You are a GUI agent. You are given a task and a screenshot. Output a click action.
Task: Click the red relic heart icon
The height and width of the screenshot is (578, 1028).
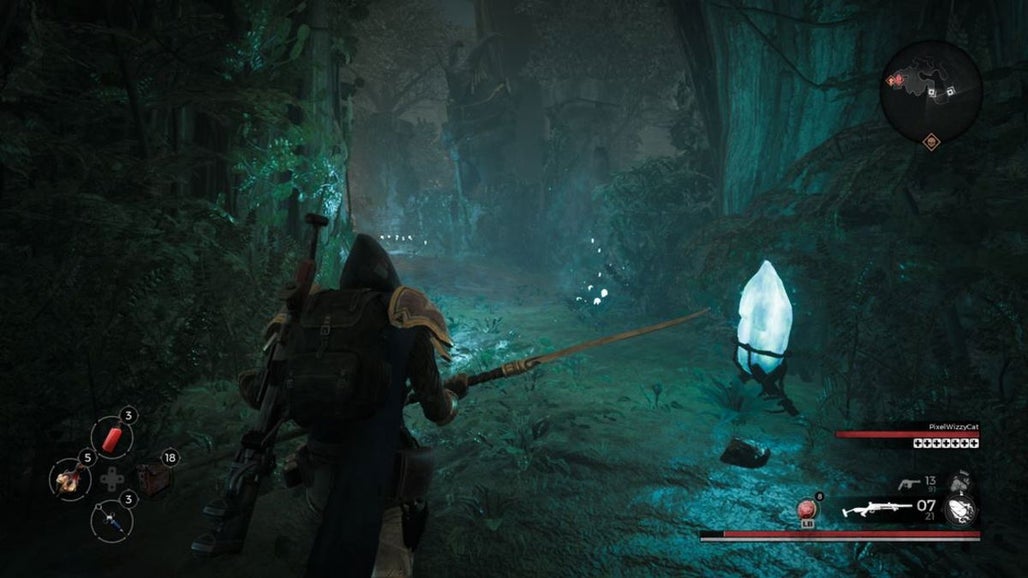pyautogui.click(x=808, y=511)
